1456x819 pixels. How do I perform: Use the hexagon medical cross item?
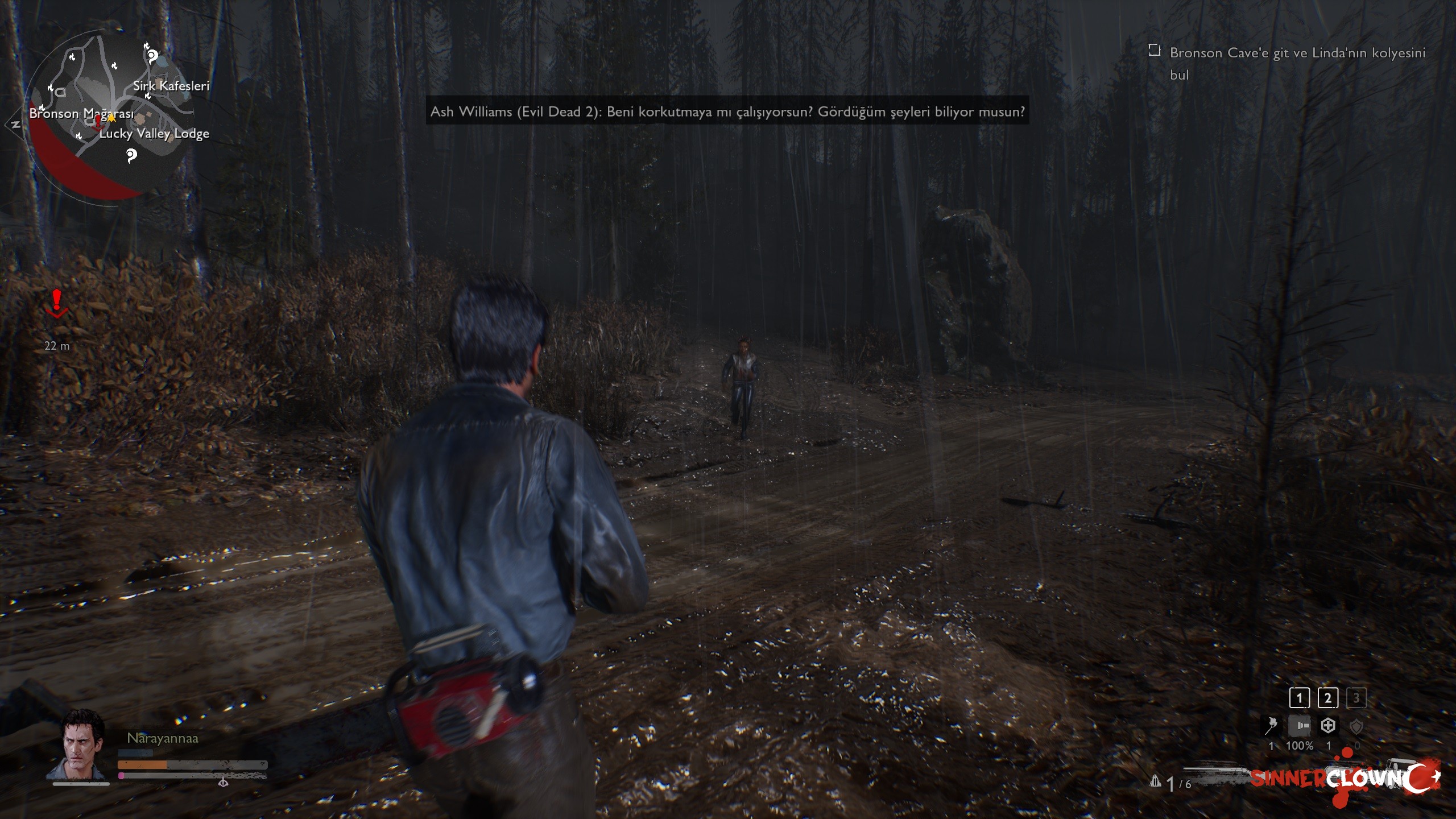[x=1328, y=726]
